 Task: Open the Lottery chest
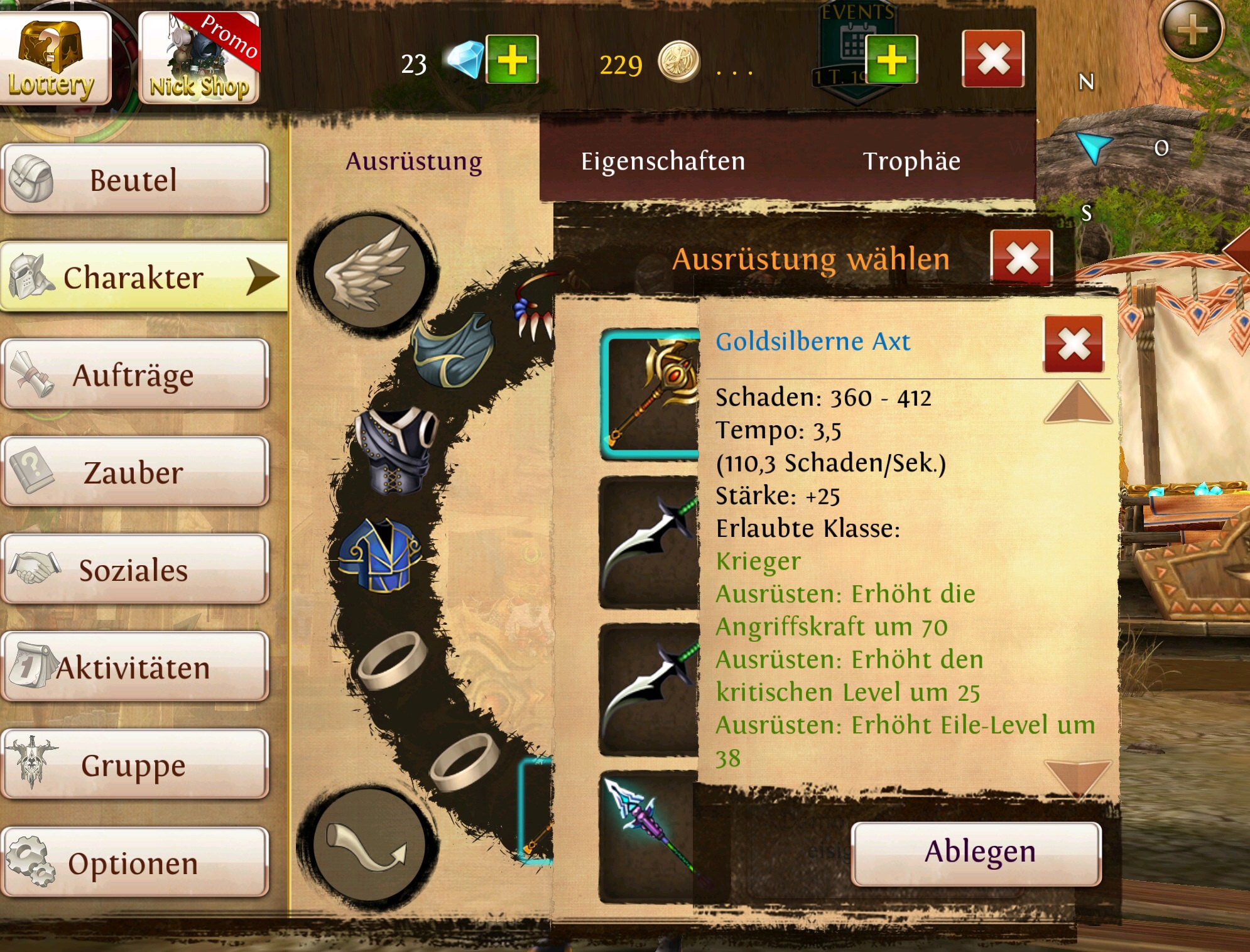tap(54, 58)
